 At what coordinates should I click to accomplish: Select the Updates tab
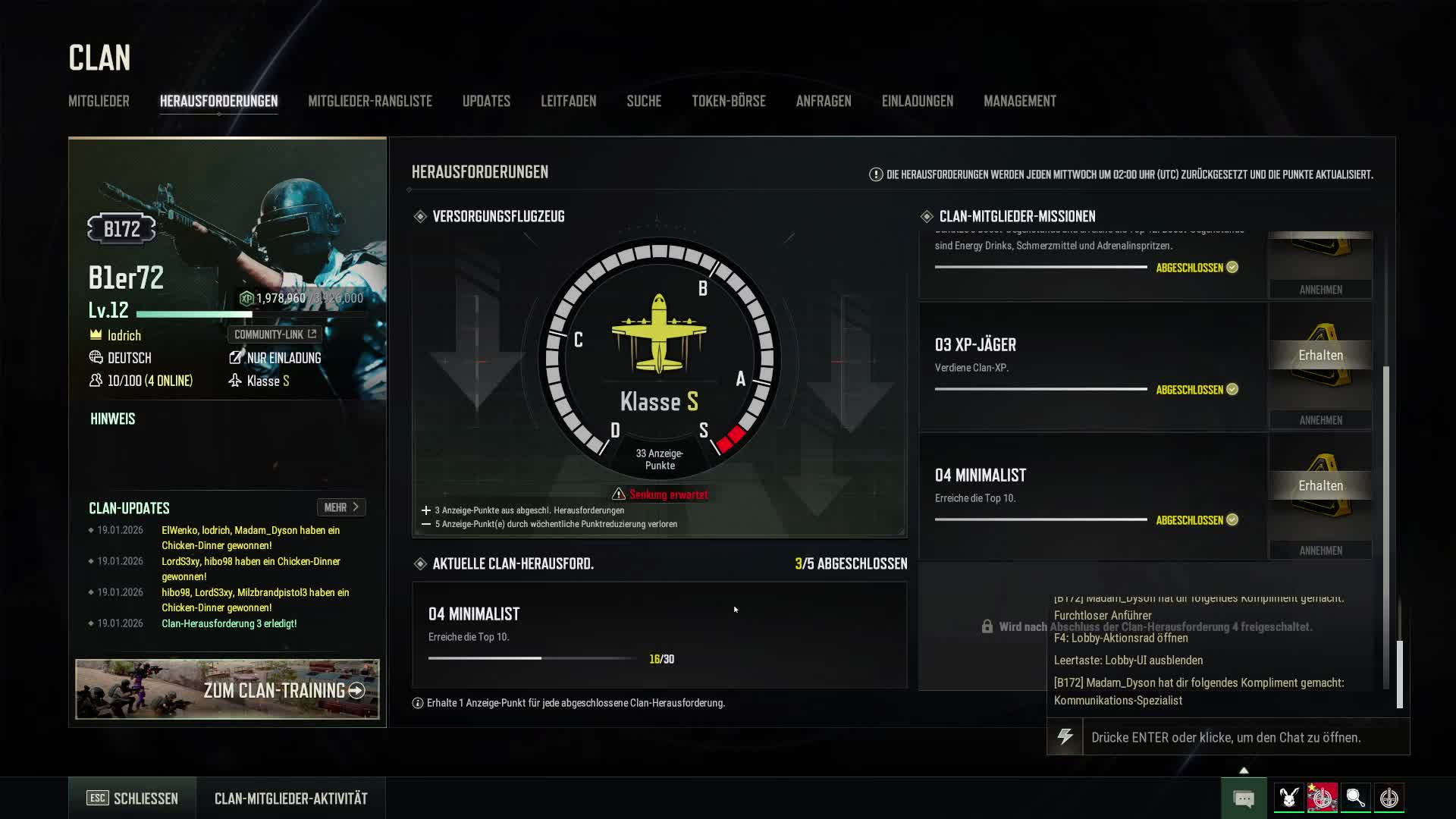pos(486,101)
